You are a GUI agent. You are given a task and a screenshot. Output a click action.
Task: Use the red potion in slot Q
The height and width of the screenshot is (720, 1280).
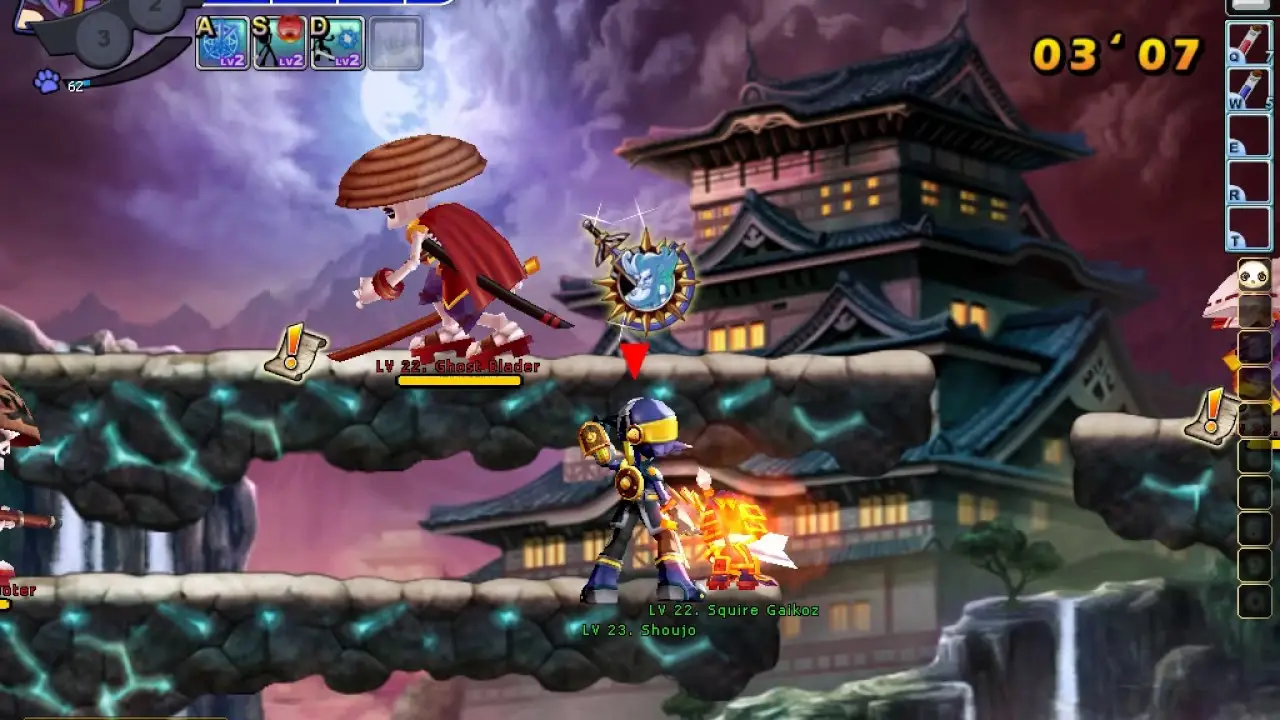pos(1248,45)
